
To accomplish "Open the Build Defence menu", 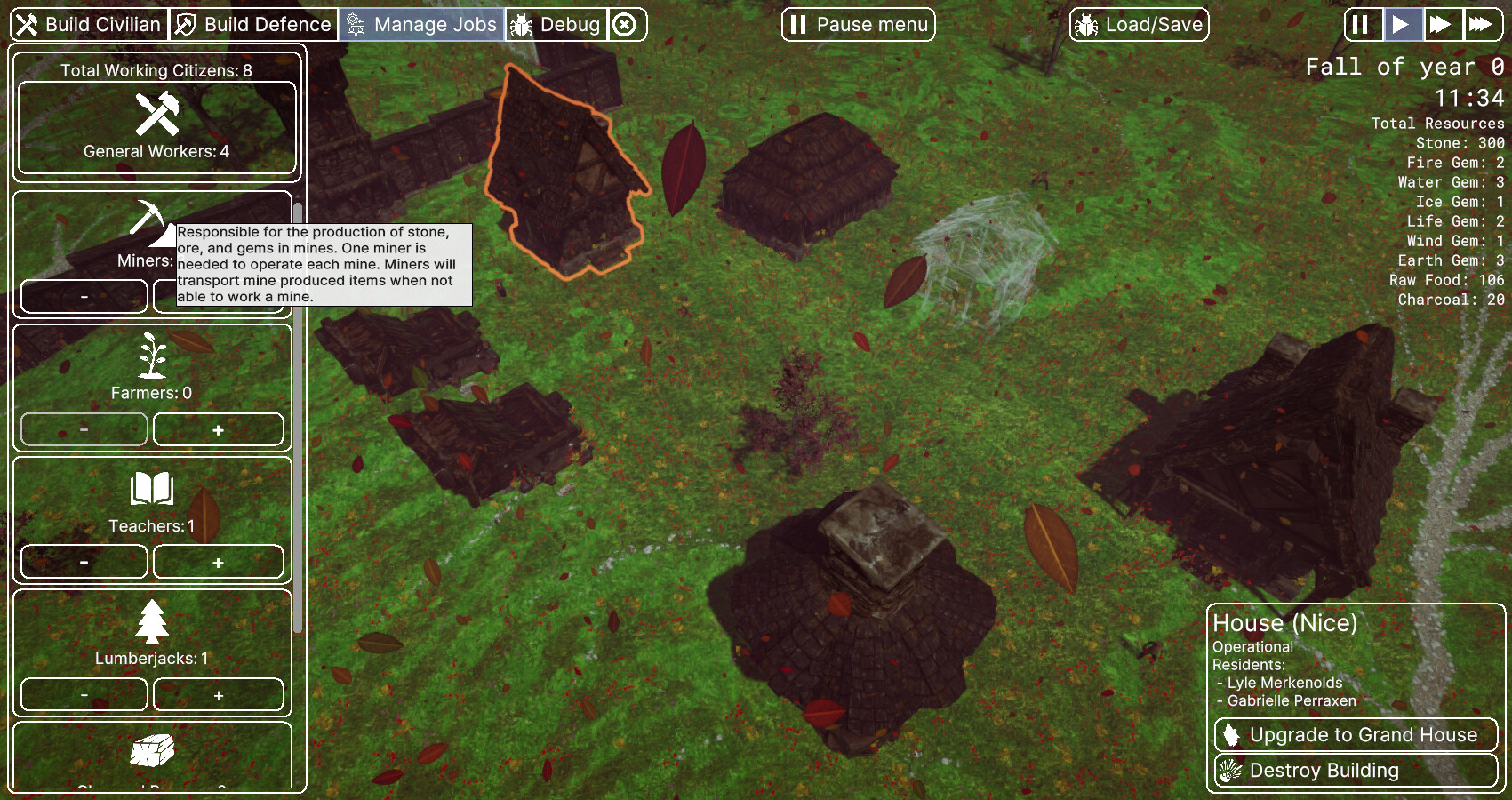I will pyautogui.click(x=253, y=25).
